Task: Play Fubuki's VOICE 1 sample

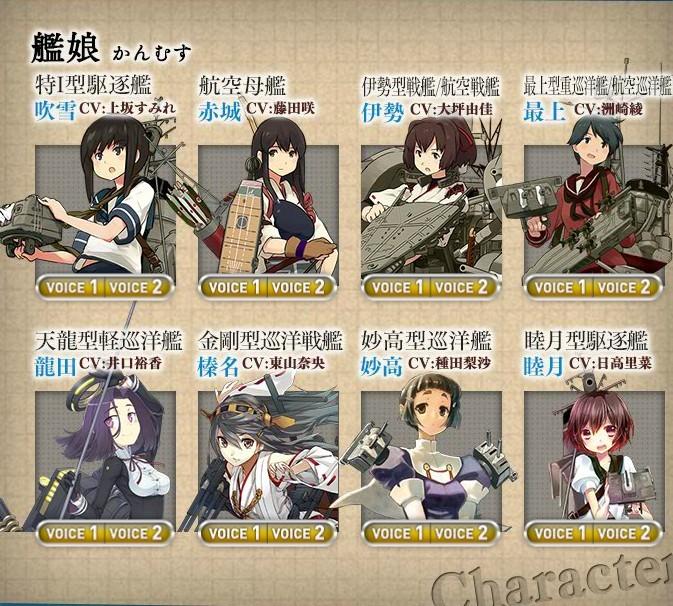Action: click(x=71, y=287)
